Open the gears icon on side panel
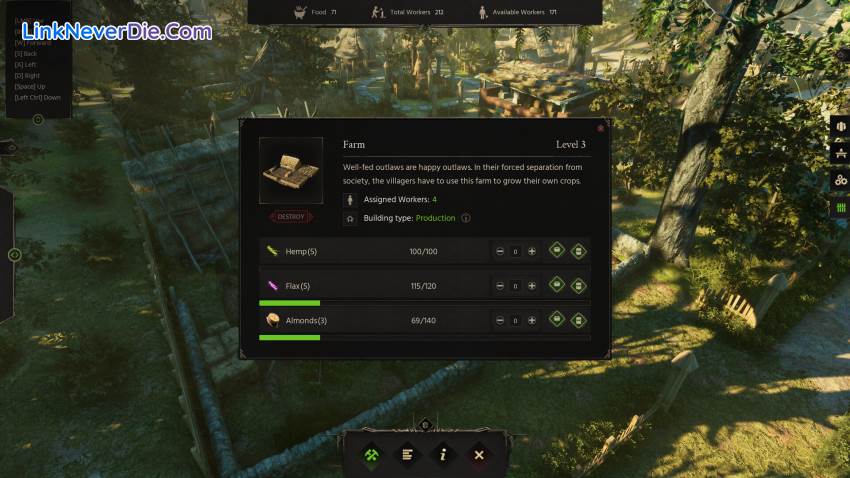Screen dimensions: 850x478 (841, 180)
